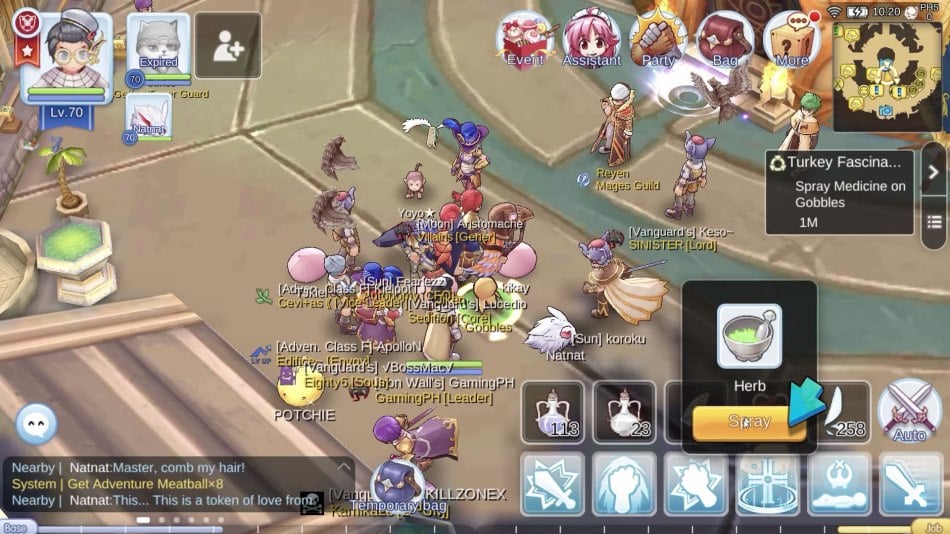Use the feather item with 258 count
950x534 pixels.
(x=840, y=412)
